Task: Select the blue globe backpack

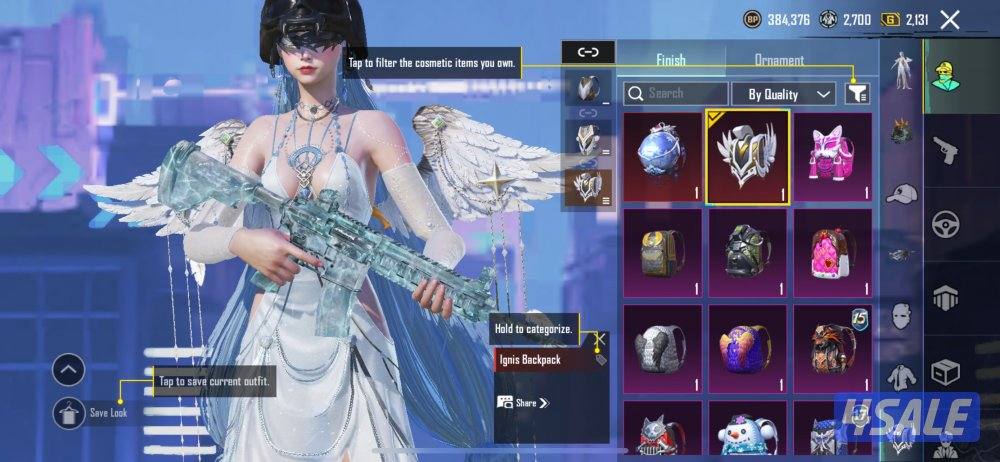Action: [662, 156]
